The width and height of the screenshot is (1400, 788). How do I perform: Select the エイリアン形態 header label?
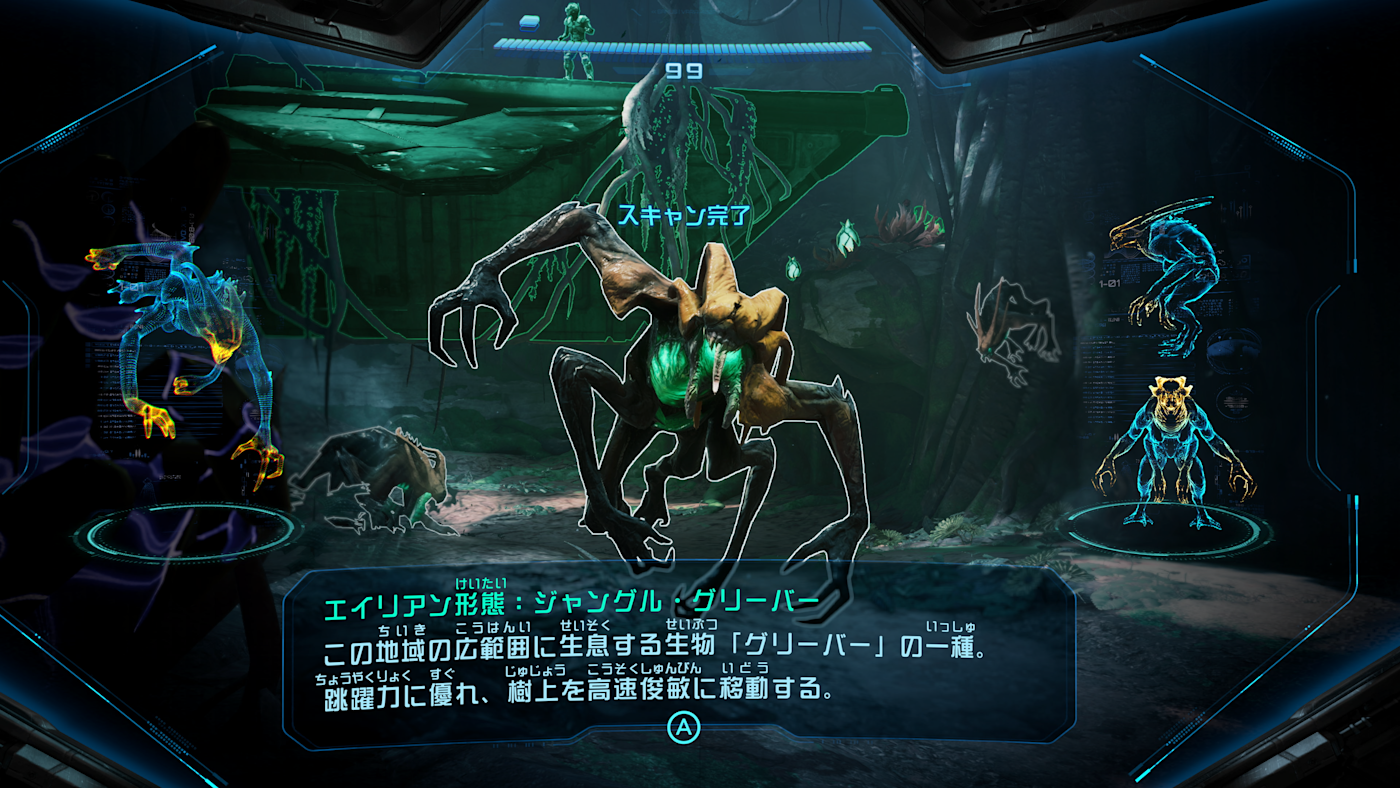point(390,604)
